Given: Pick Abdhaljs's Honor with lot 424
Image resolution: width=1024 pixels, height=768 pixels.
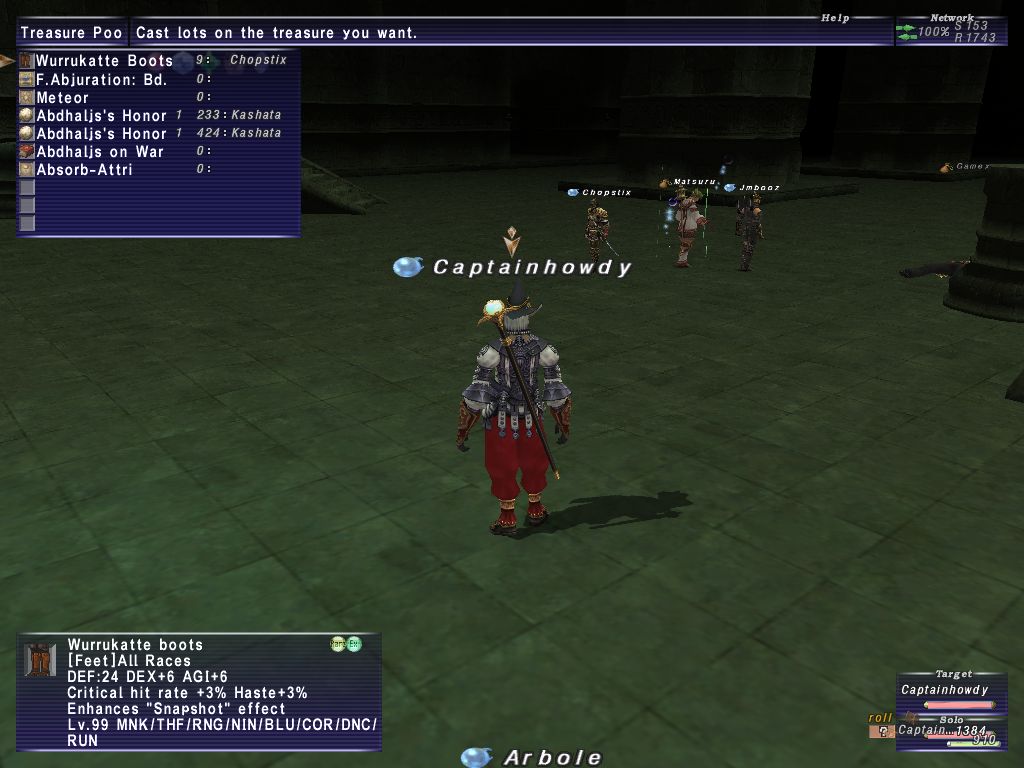Looking at the screenshot, I should 101,134.
